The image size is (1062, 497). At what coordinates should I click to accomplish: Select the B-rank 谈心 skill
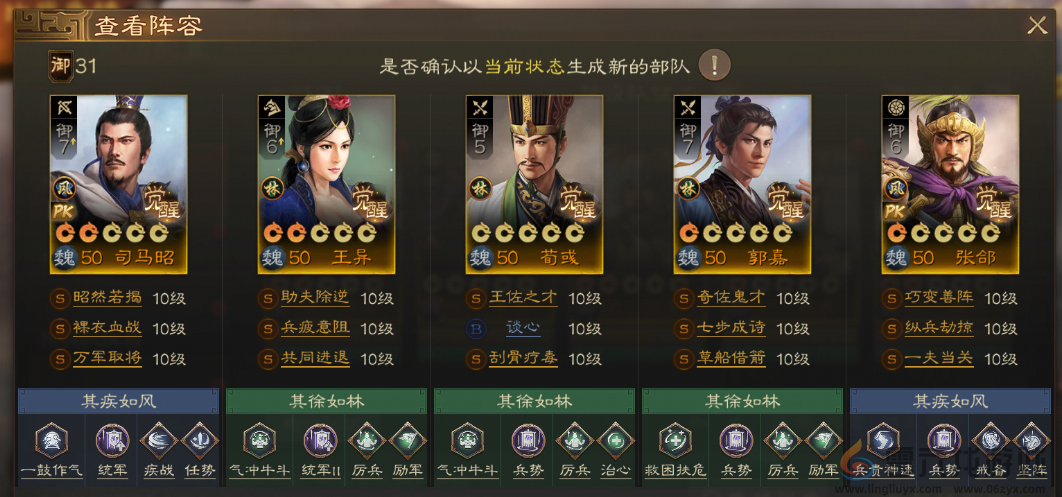tap(523, 328)
